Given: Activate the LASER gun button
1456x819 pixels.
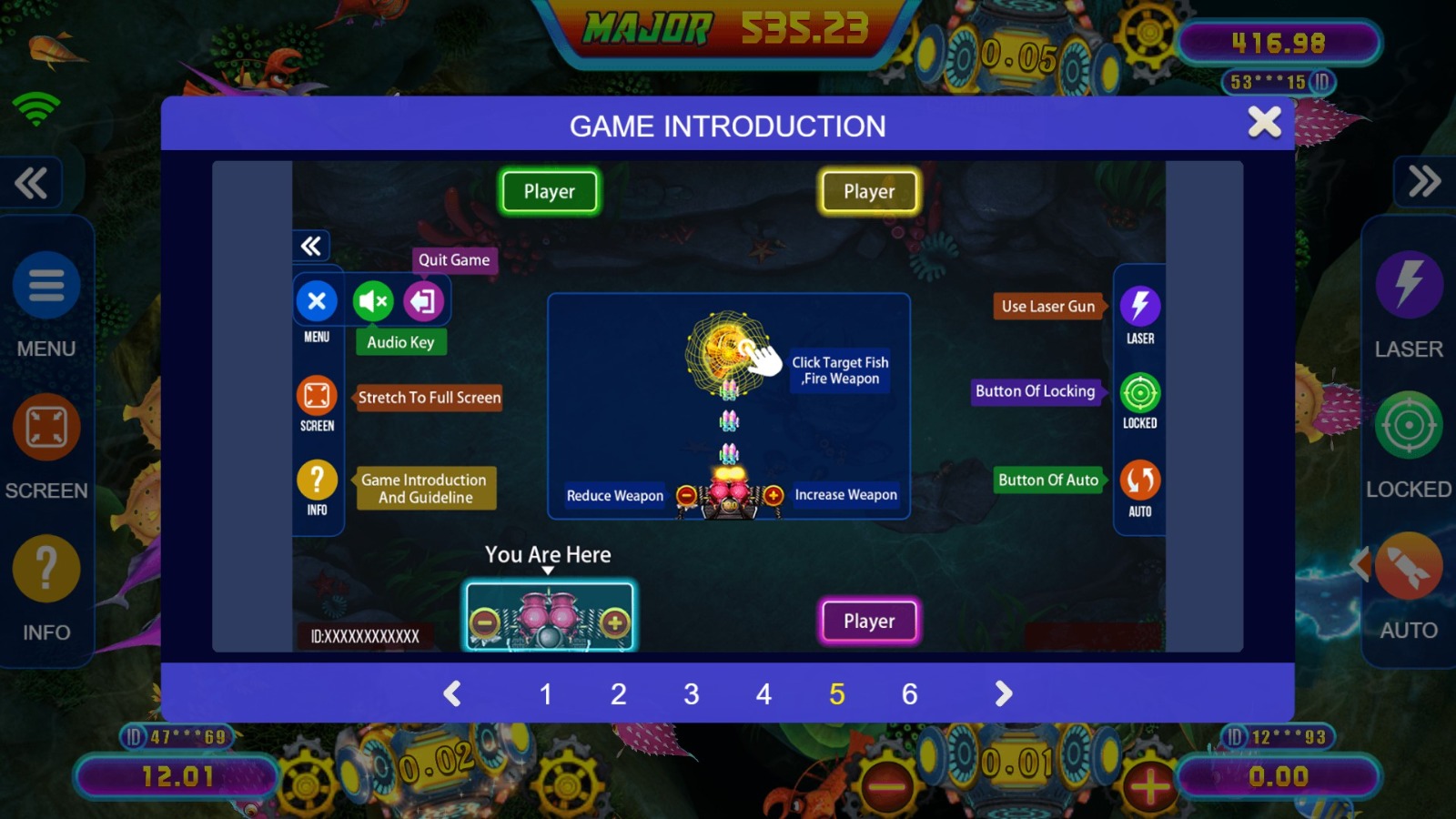Looking at the screenshot, I should (x=1409, y=284).
